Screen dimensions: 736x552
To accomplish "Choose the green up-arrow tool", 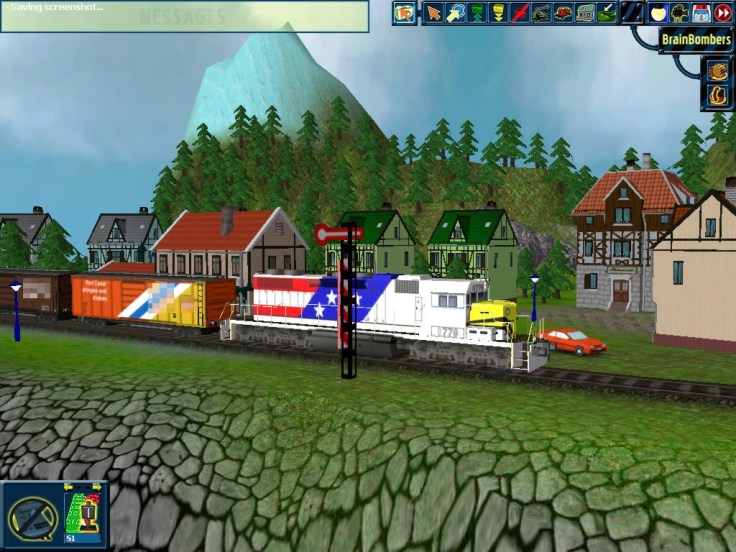I will pos(477,12).
